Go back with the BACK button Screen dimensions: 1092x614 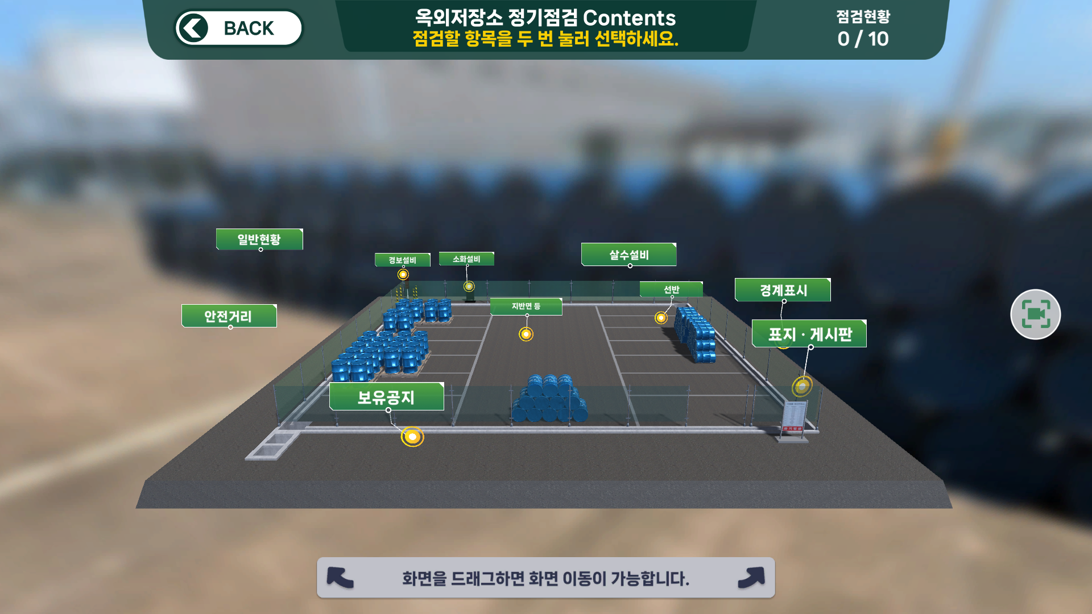pyautogui.click(x=238, y=28)
